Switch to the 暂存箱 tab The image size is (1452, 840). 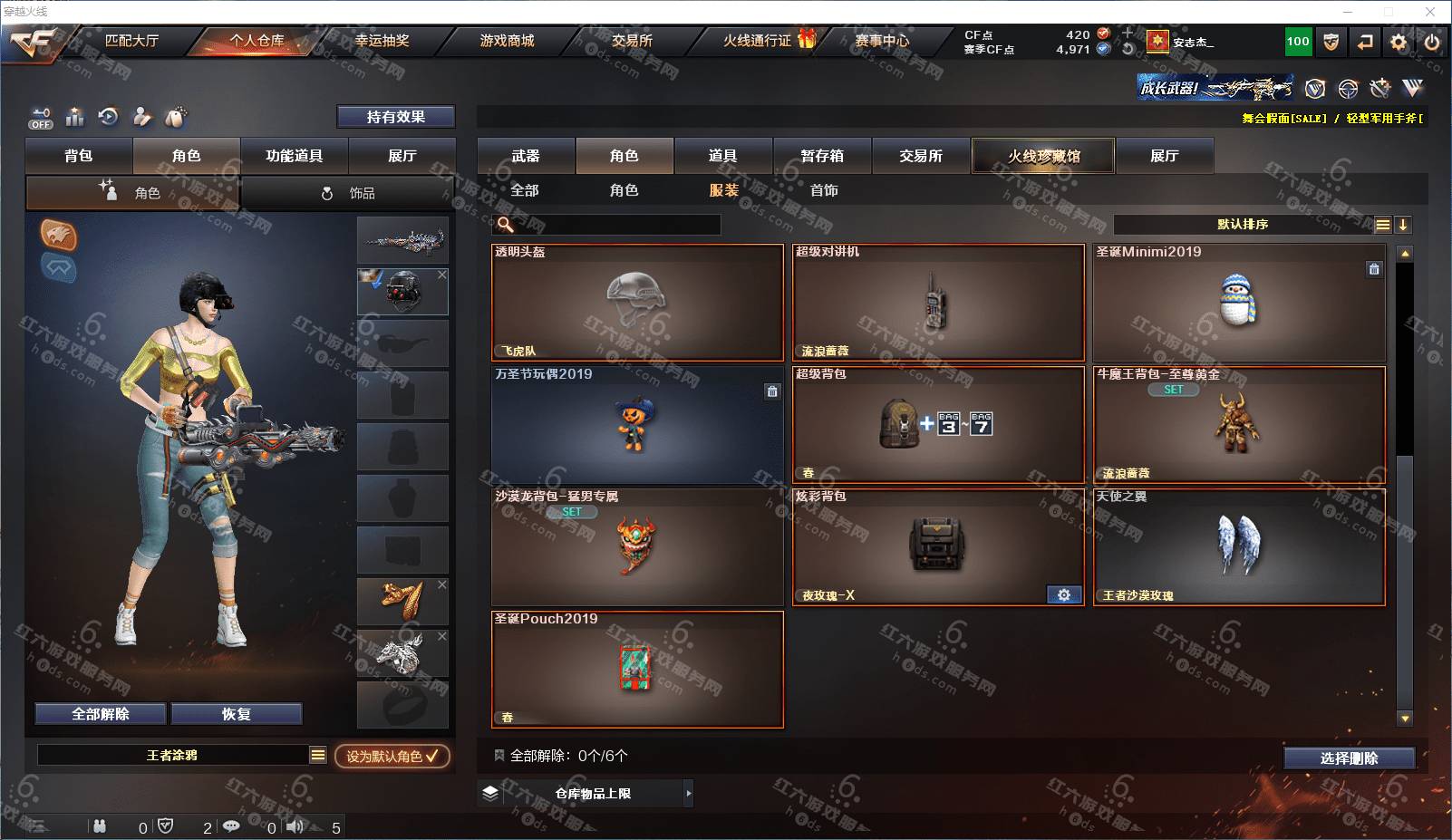pos(822,156)
